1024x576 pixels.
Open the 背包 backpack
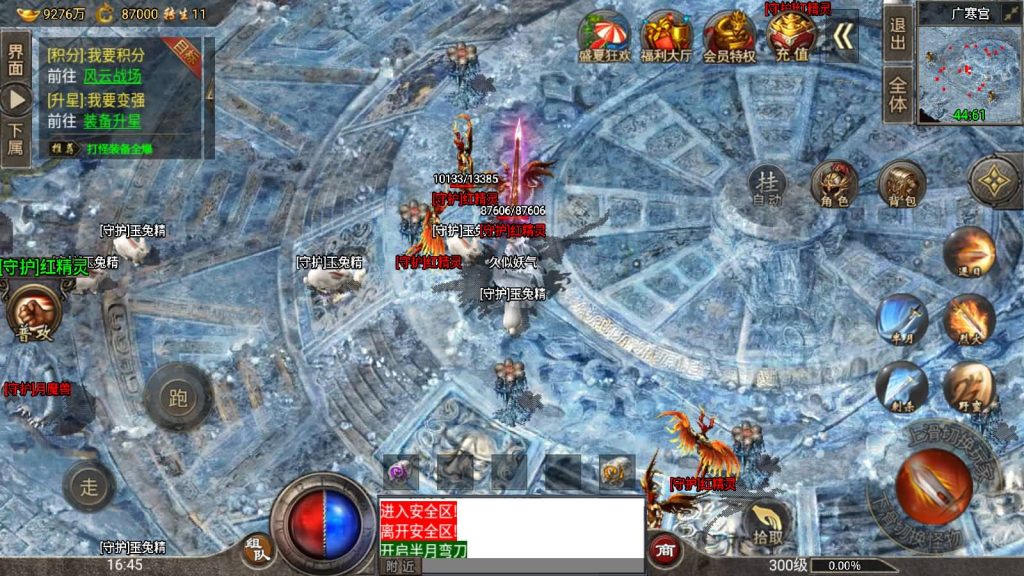click(x=901, y=184)
